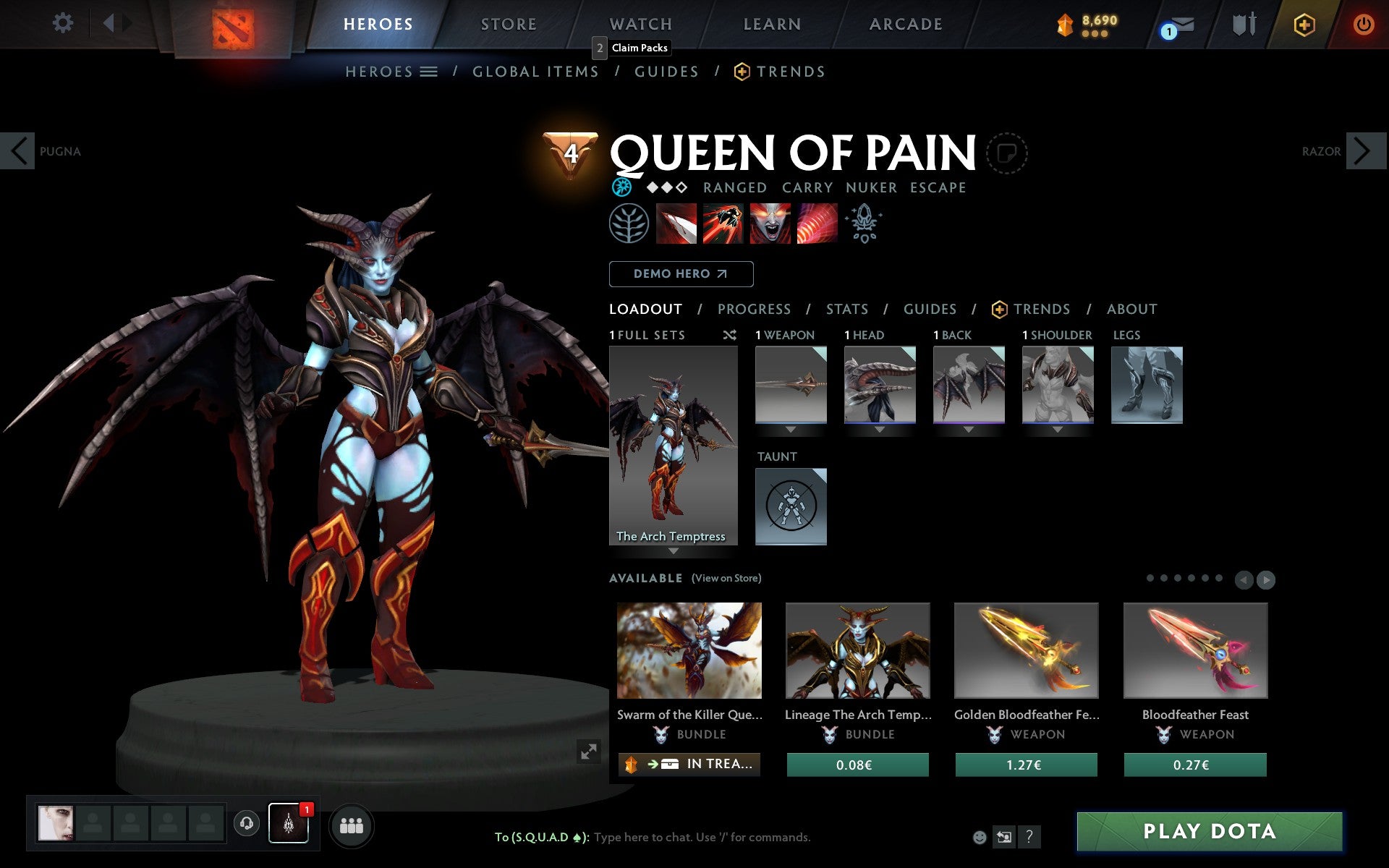Open the Learn section
Screen dimensions: 1389x868
(x=772, y=25)
